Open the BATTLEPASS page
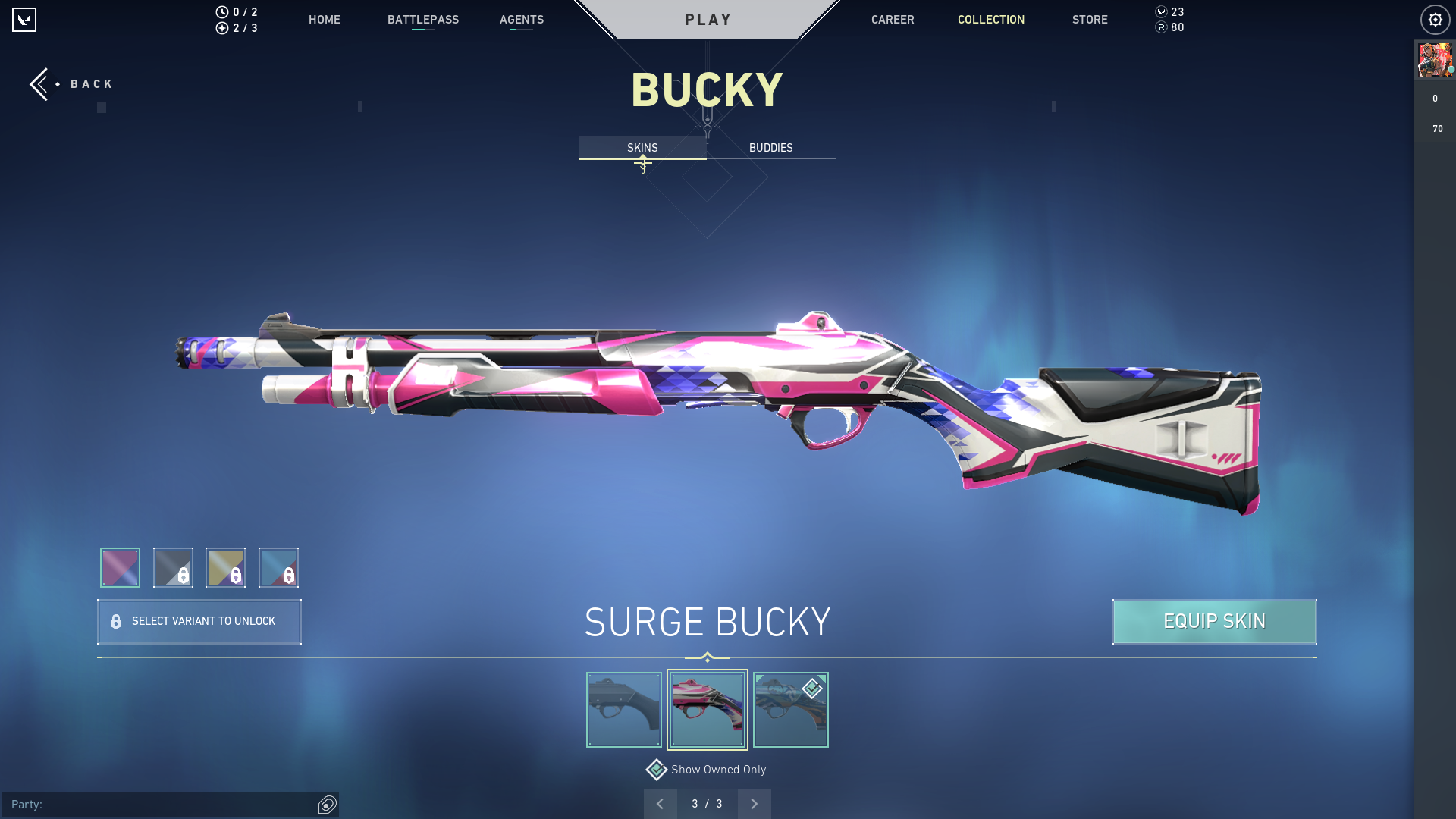Image resolution: width=1456 pixels, height=819 pixels. pyautogui.click(x=422, y=20)
